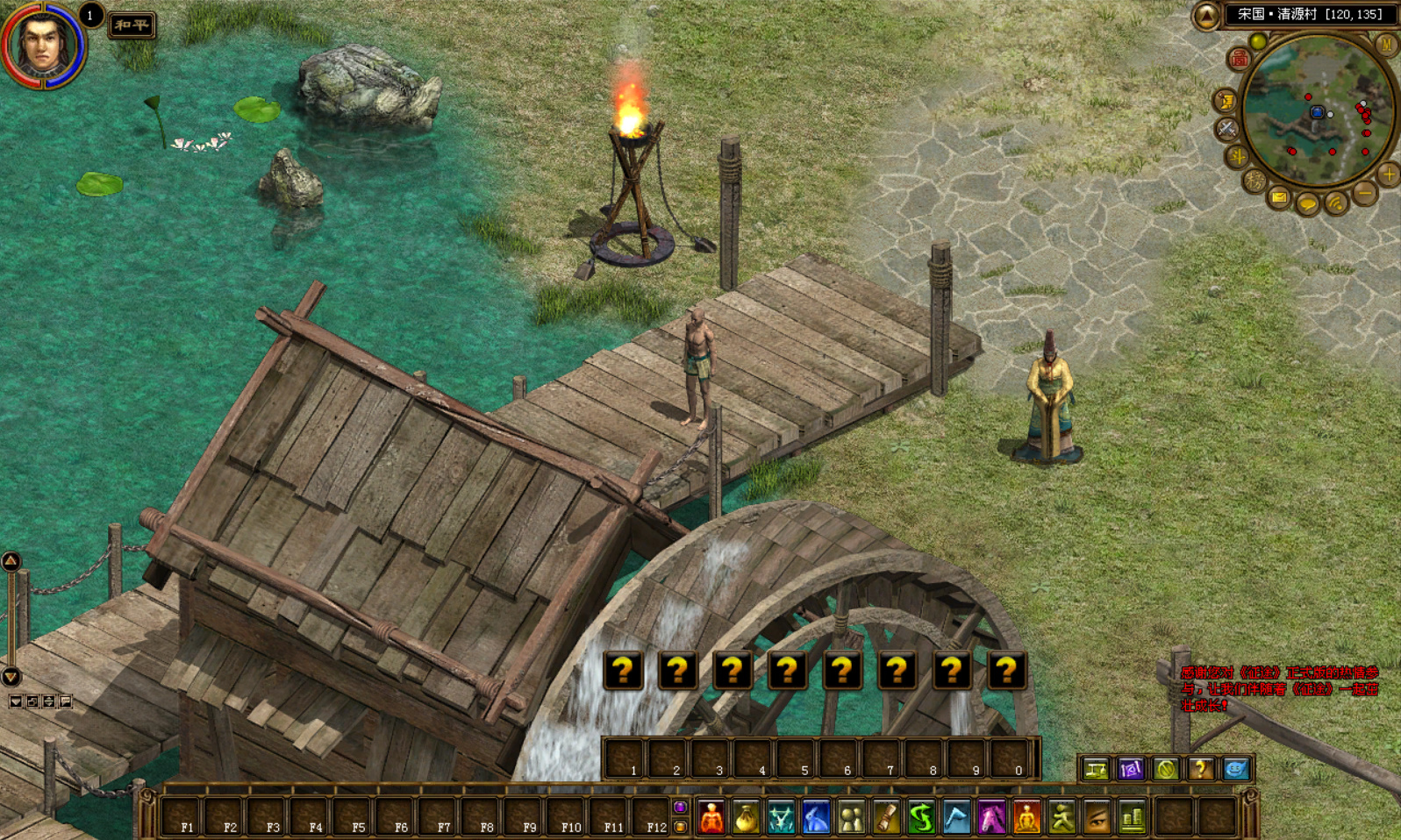Zoom out the minimap with minus button
The image size is (1401, 840).
pos(1364,193)
